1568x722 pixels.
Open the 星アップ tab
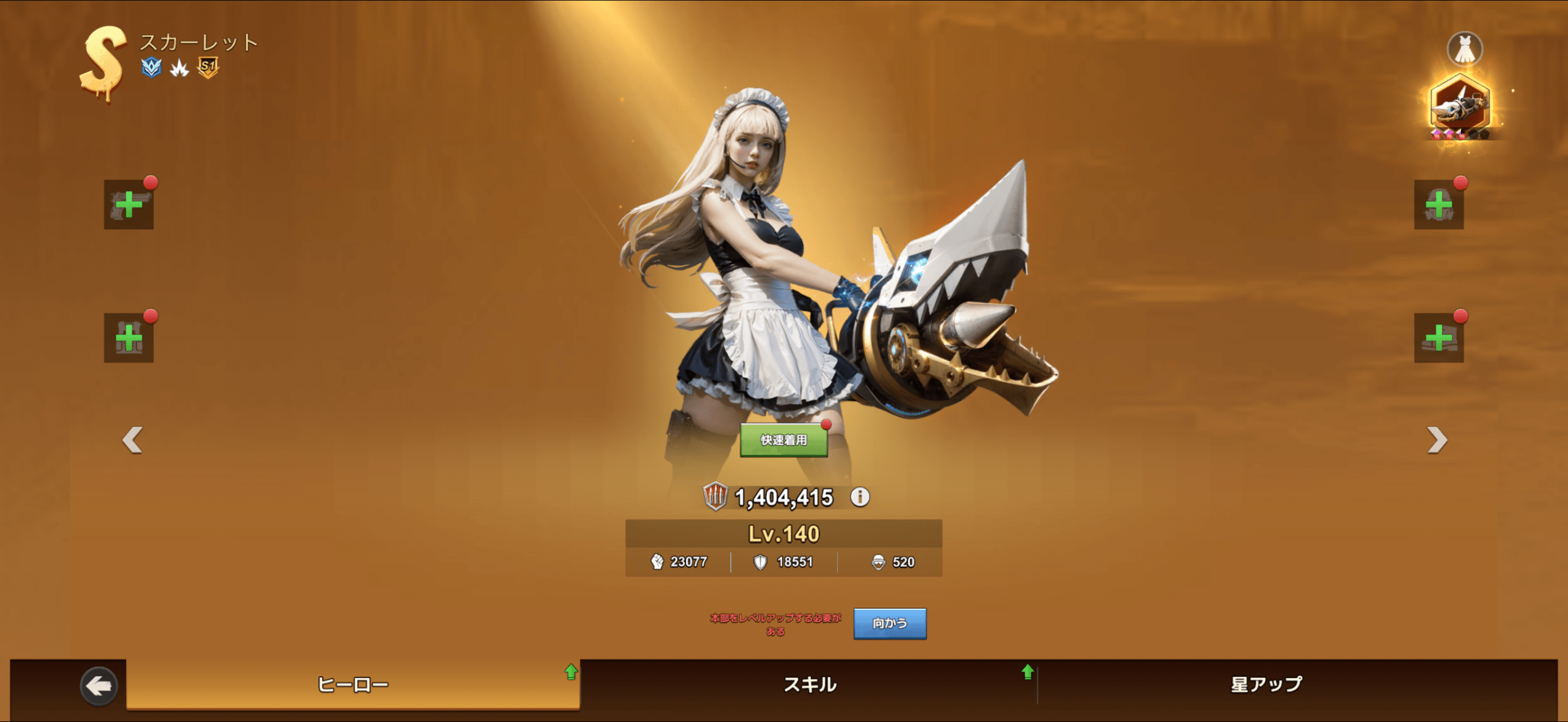[x=1266, y=684]
